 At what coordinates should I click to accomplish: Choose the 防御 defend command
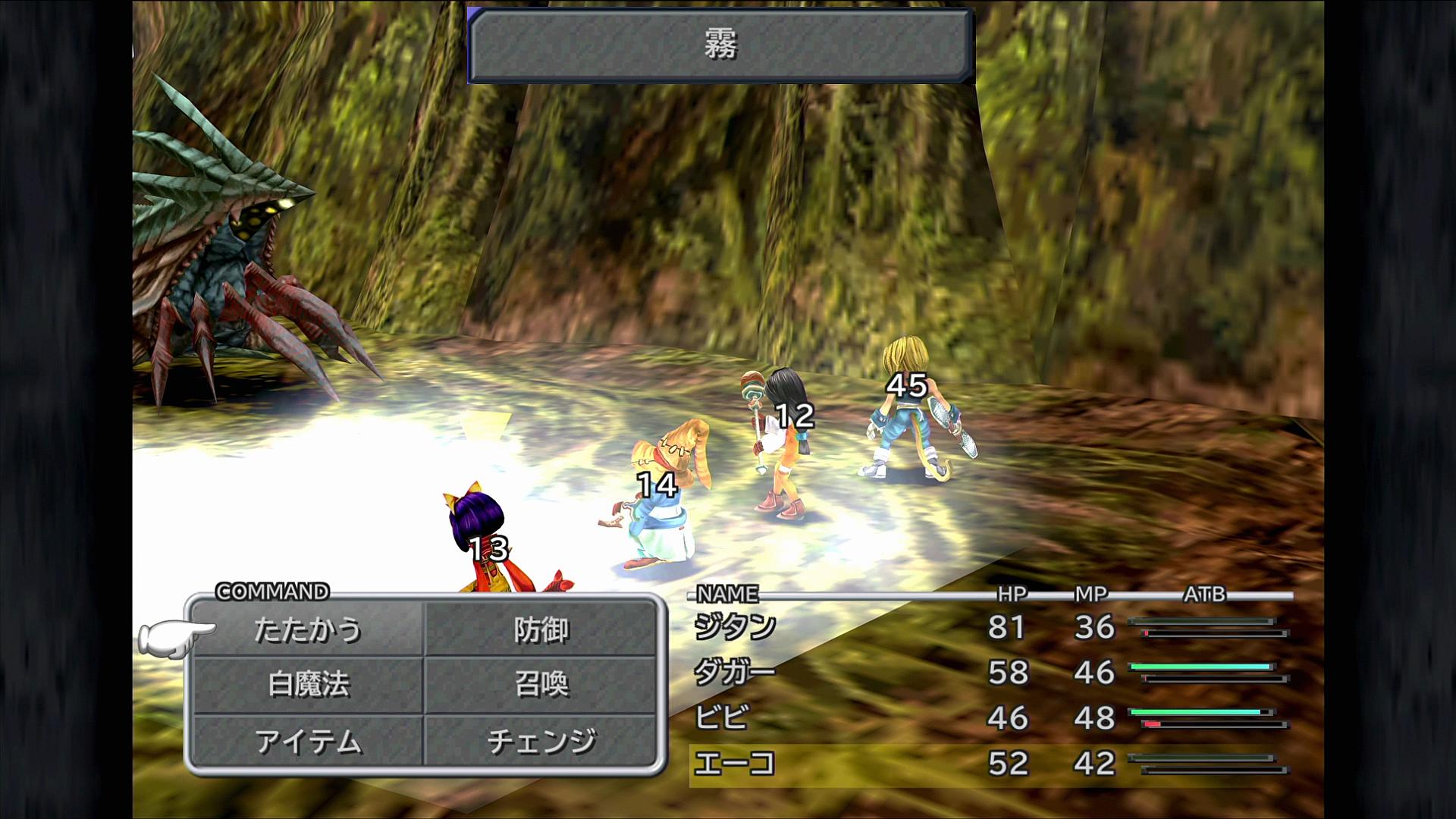pos(541,629)
